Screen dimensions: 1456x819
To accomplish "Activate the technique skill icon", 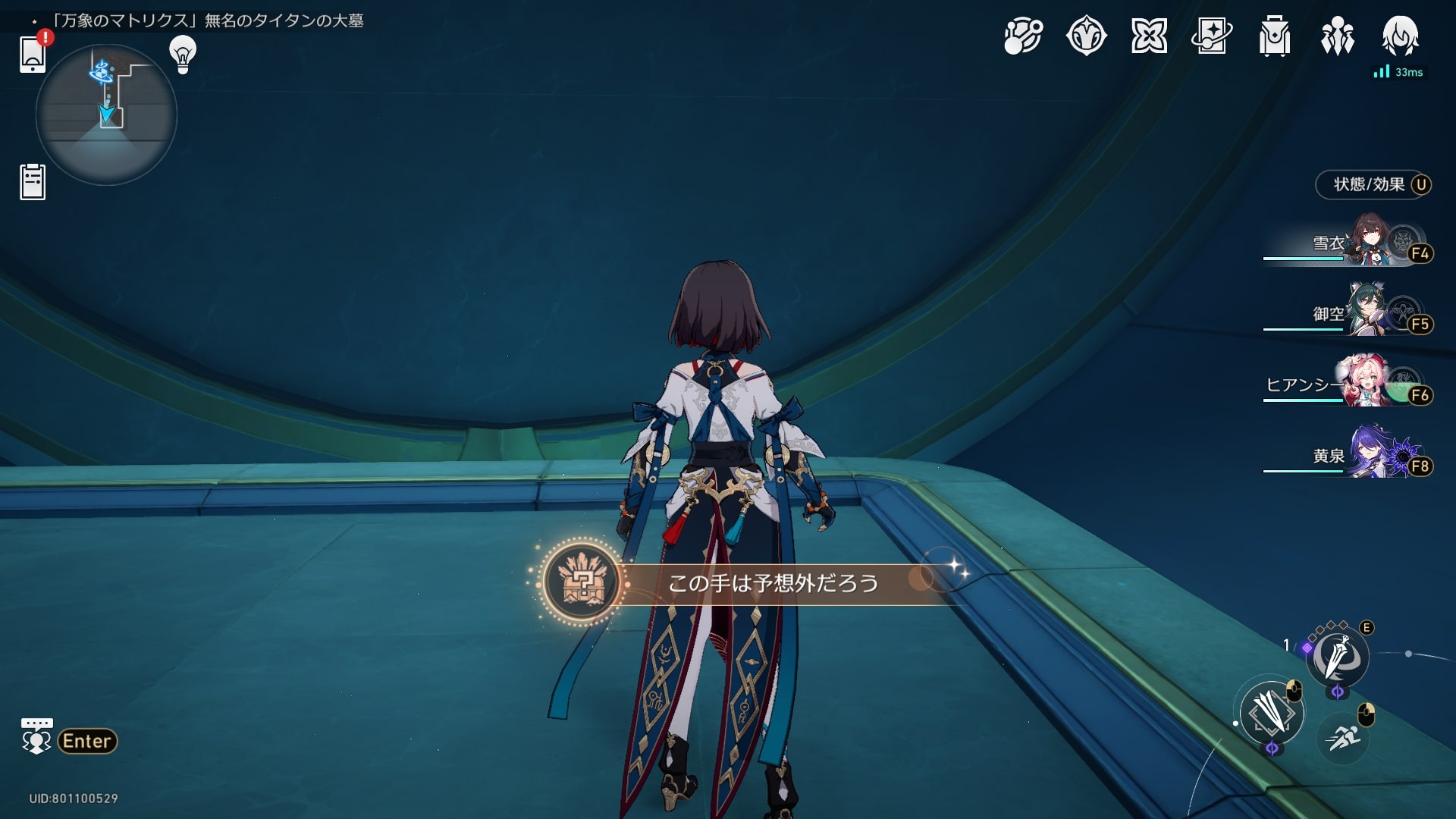I will (x=1337, y=657).
